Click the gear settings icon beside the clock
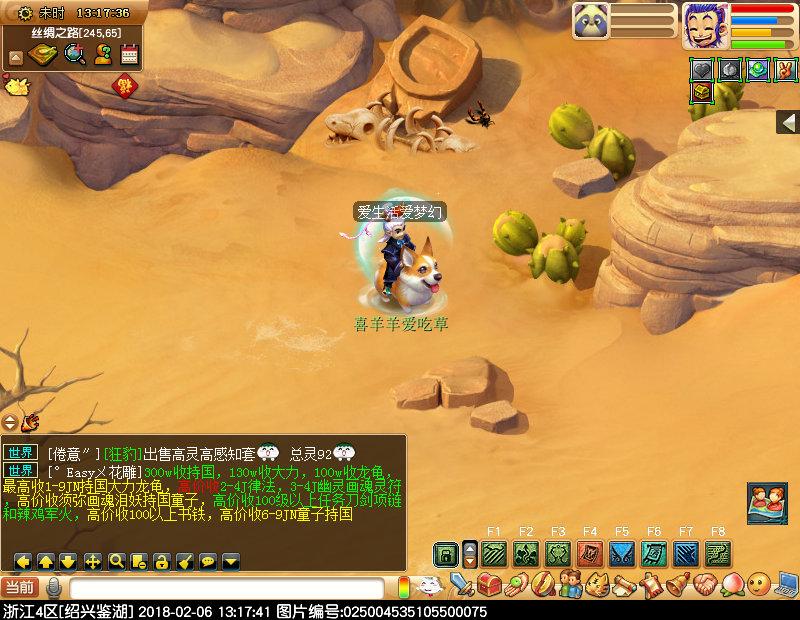 click(x=24, y=13)
